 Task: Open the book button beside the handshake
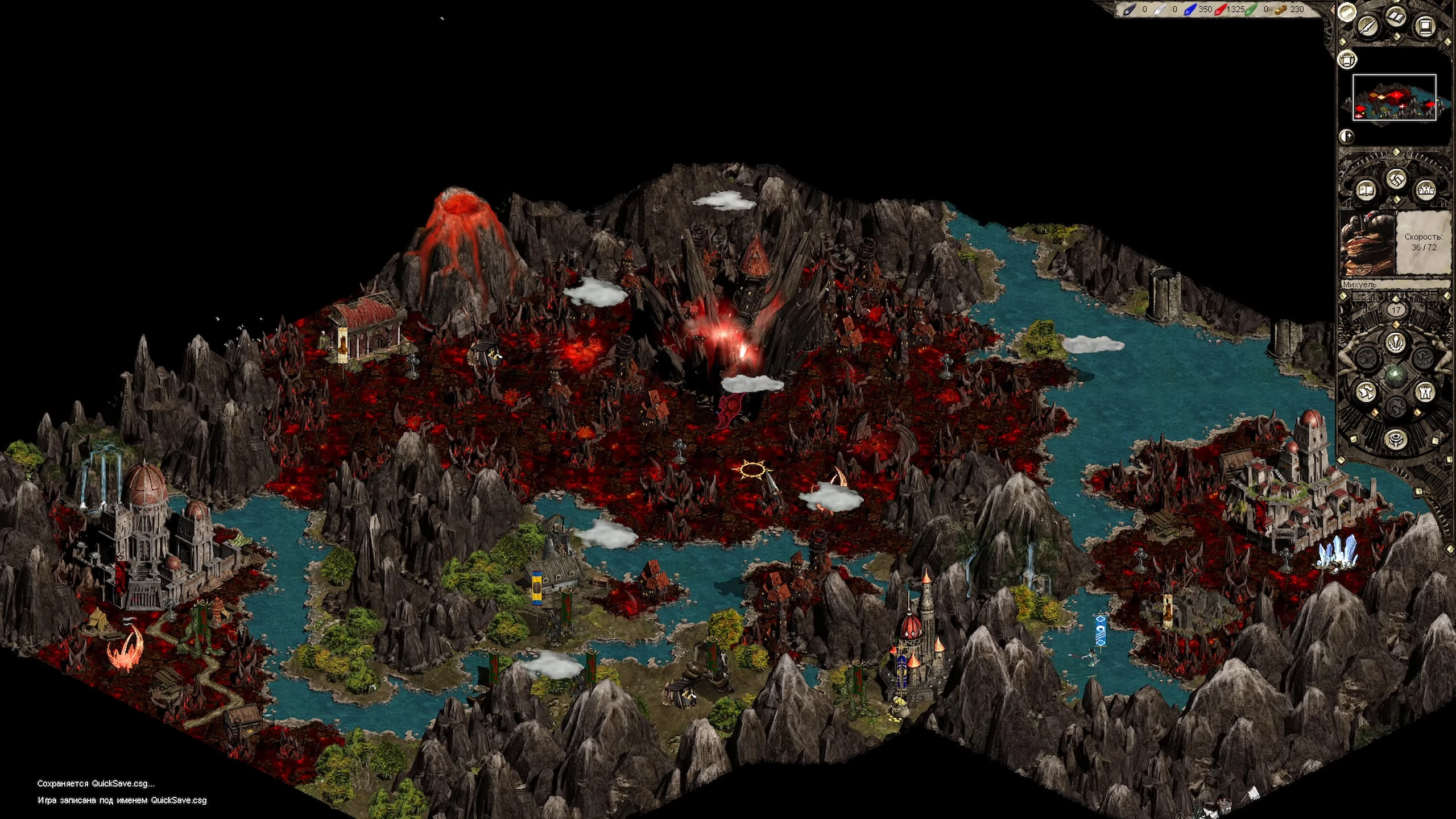point(1366,190)
